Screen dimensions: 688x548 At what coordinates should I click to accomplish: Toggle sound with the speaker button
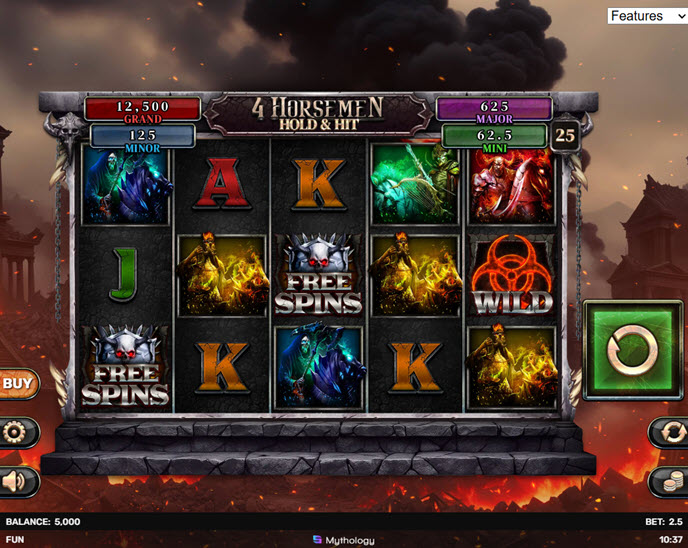click(18, 481)
